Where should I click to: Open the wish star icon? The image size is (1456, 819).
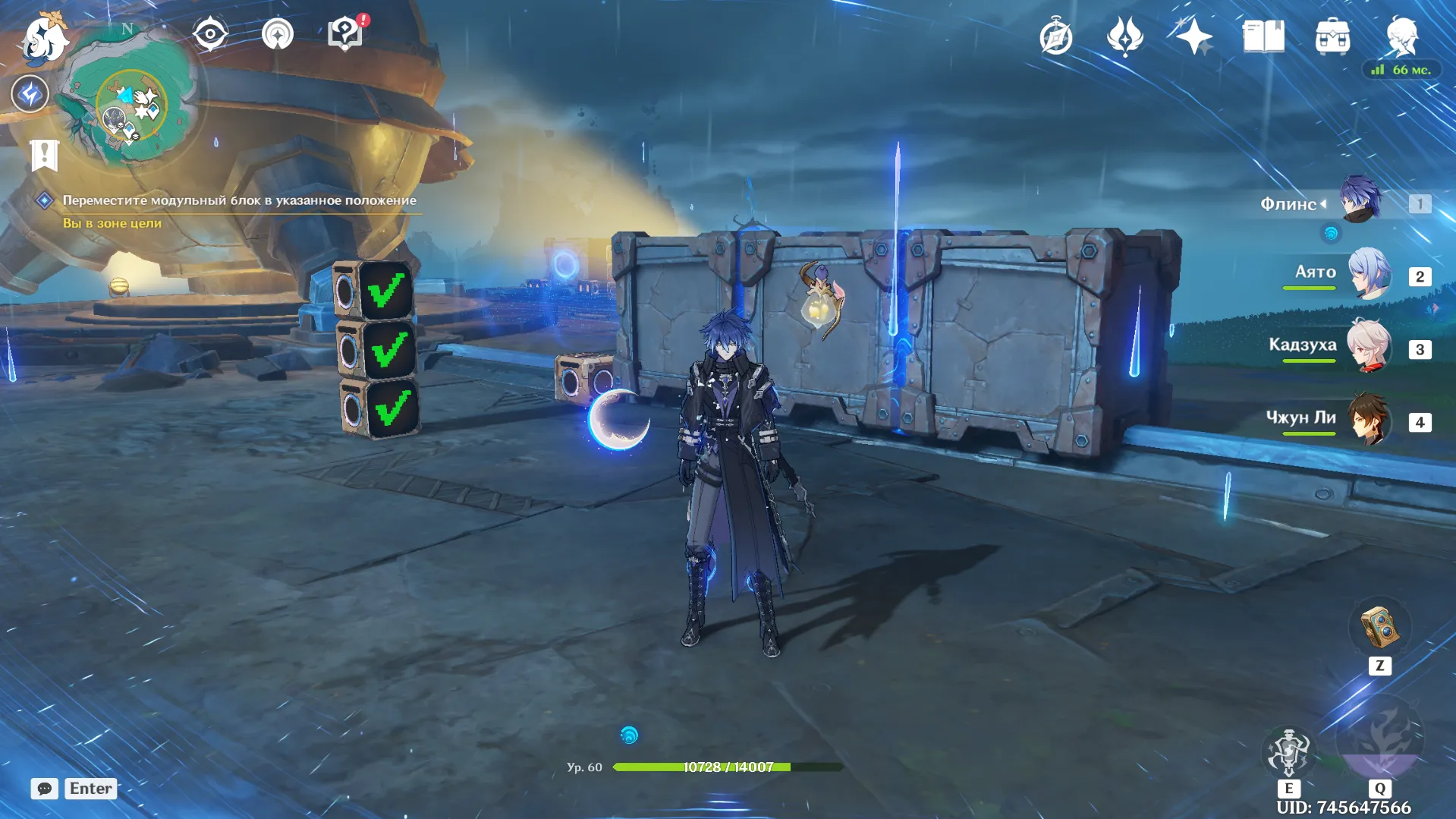(1193, 36)
